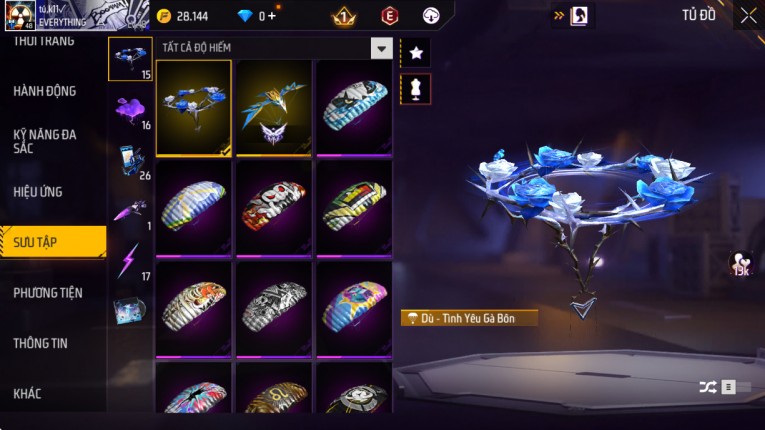Open the Thông Tin section
Screen dimensions: 765x430
pyautogui.click(x=42, y=343)
